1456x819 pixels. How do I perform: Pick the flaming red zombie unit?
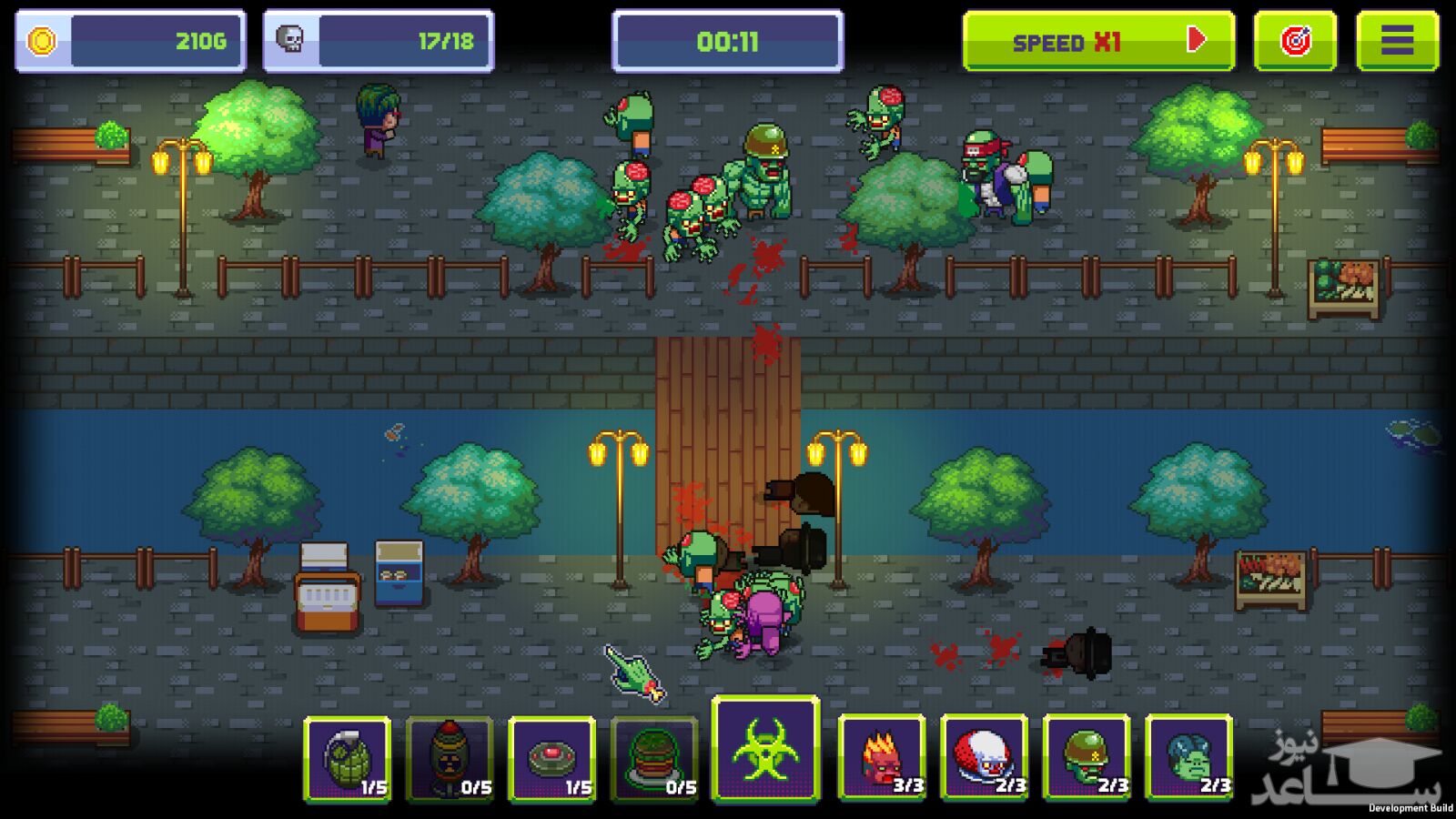coord(881,757)
